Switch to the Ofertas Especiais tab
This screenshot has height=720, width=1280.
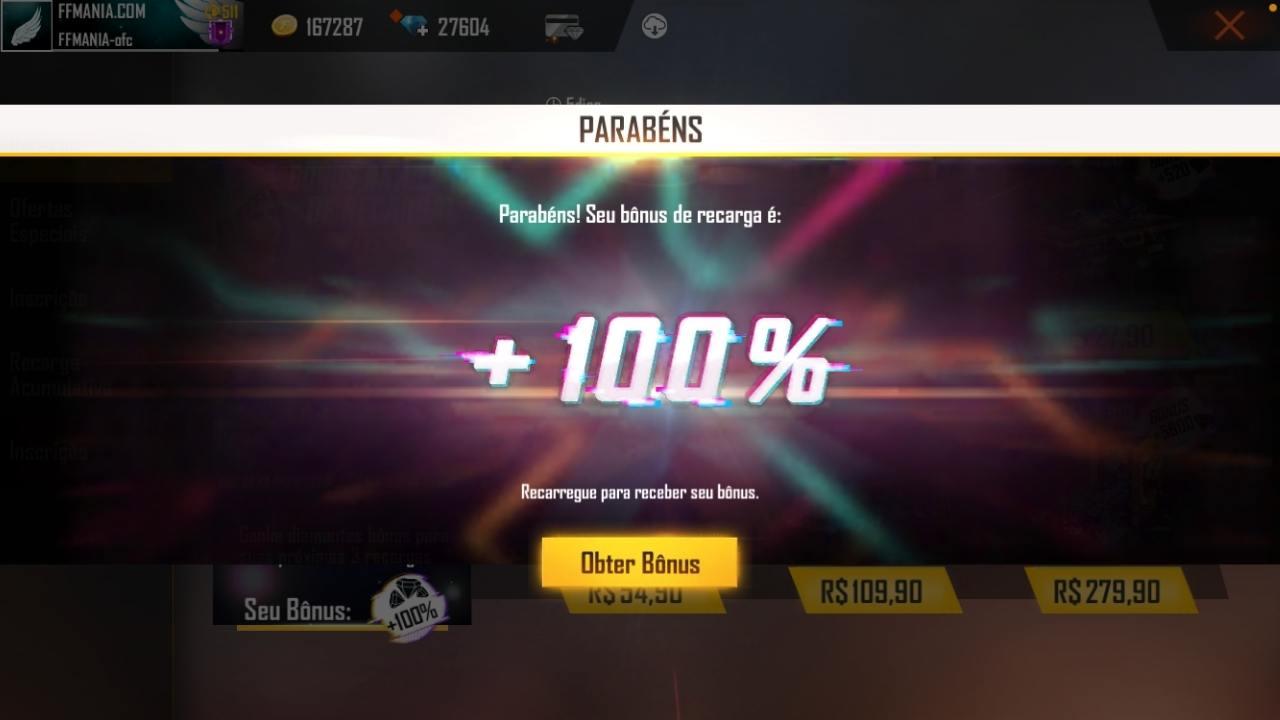tap(42, 220)
